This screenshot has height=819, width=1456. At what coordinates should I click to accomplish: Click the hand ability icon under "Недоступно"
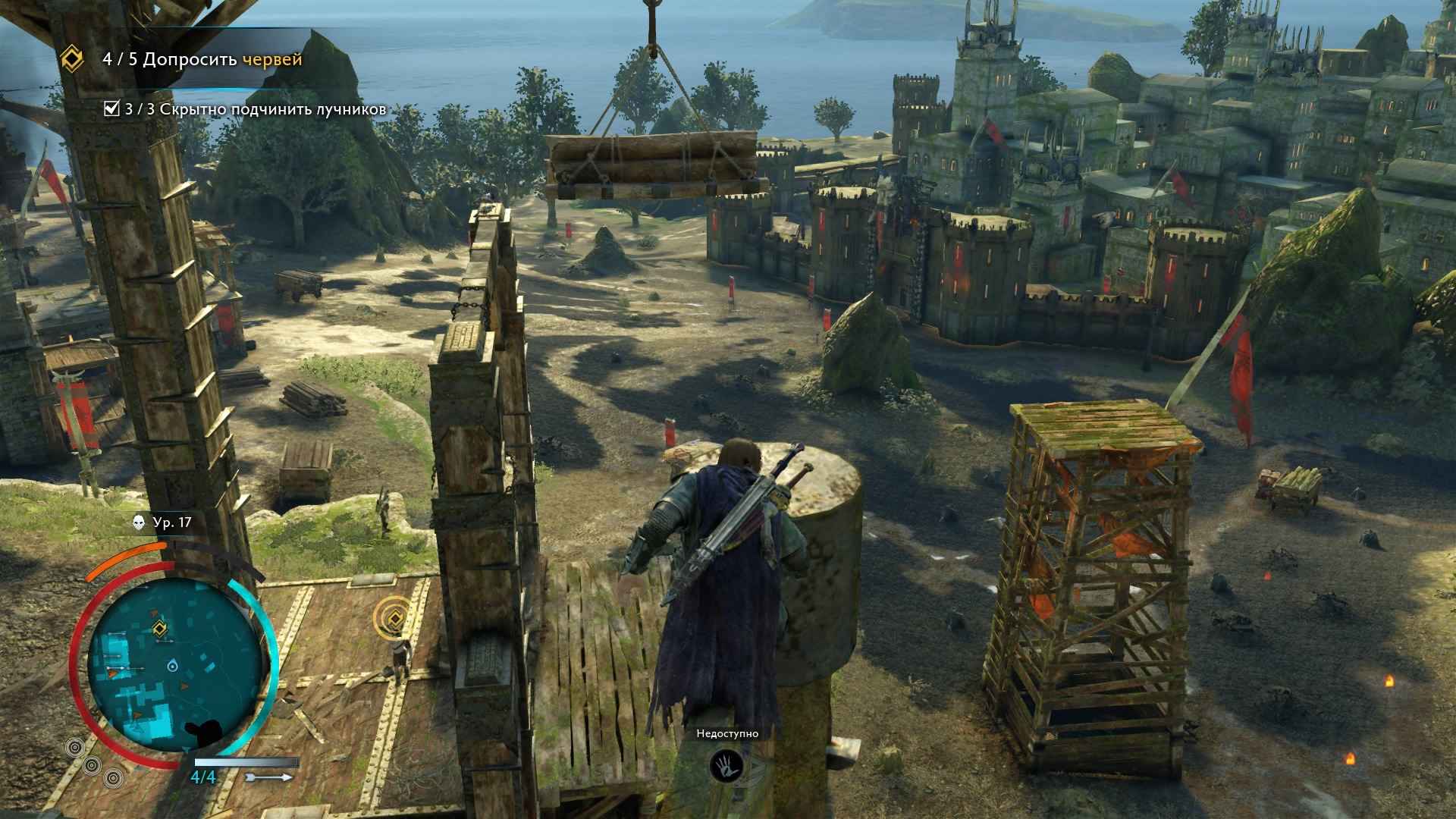pos(727,766)
